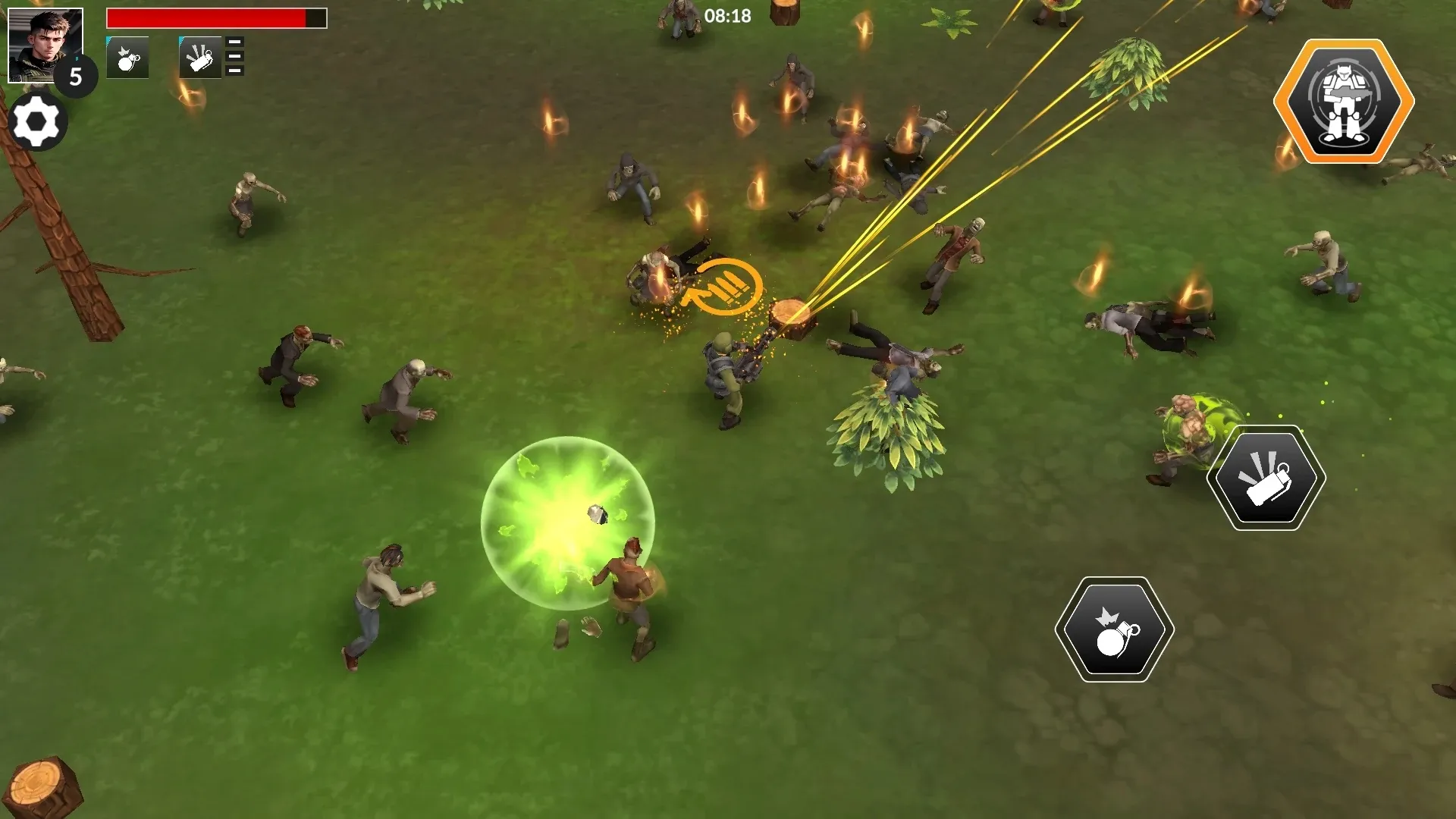Select the small canister charge icon
Image resolution: width=1456 pixels, height=819 pixels.
200,58
